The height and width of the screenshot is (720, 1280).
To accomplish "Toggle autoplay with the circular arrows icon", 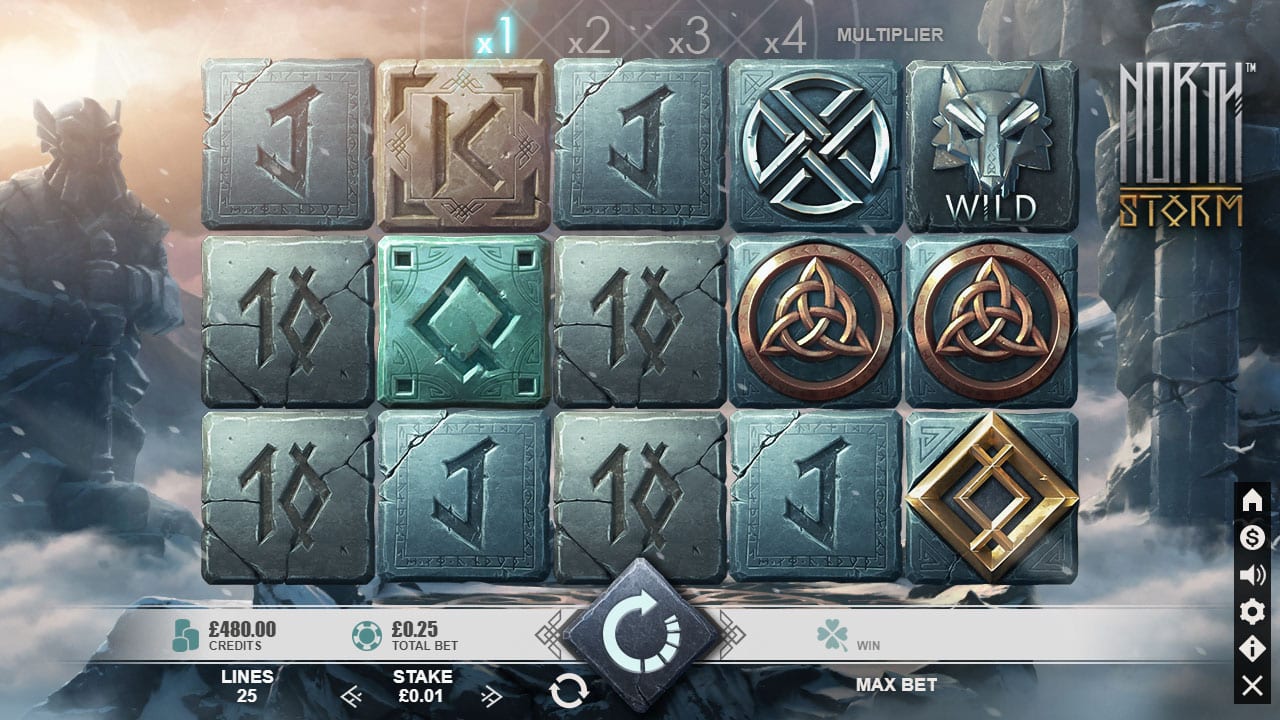I will 568,690.
